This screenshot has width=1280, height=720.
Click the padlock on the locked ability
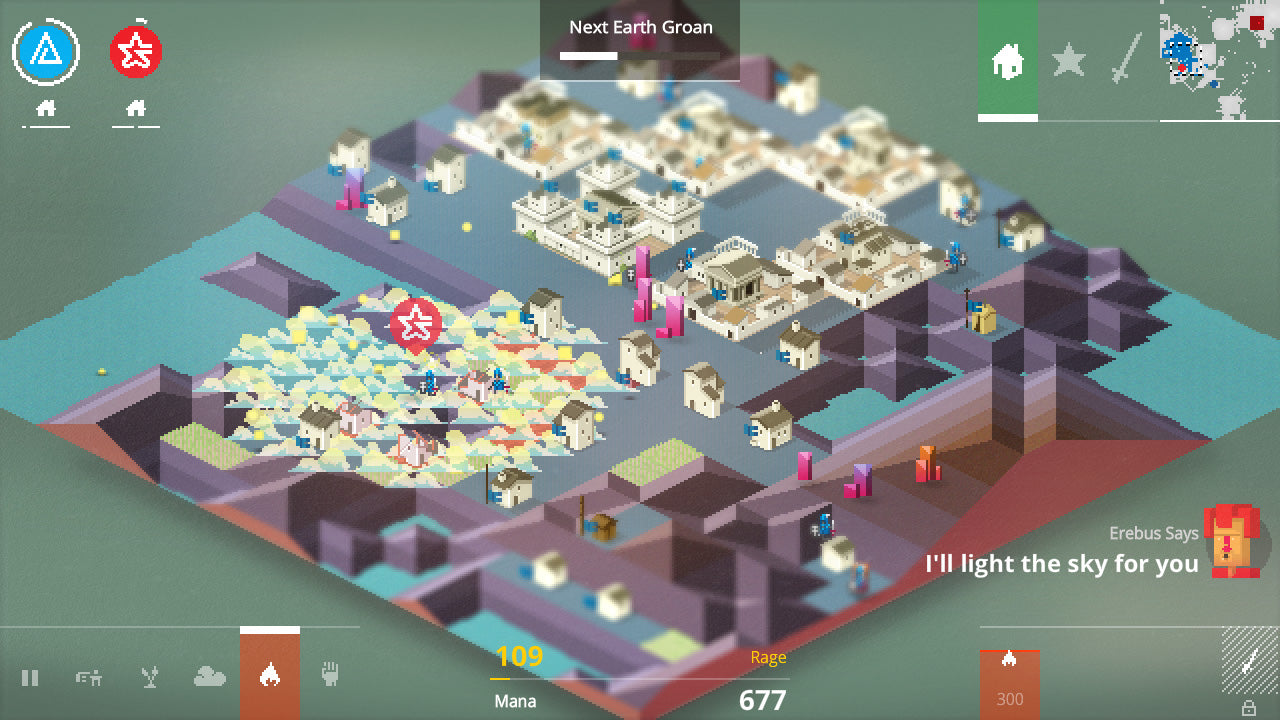(1249, 708)
